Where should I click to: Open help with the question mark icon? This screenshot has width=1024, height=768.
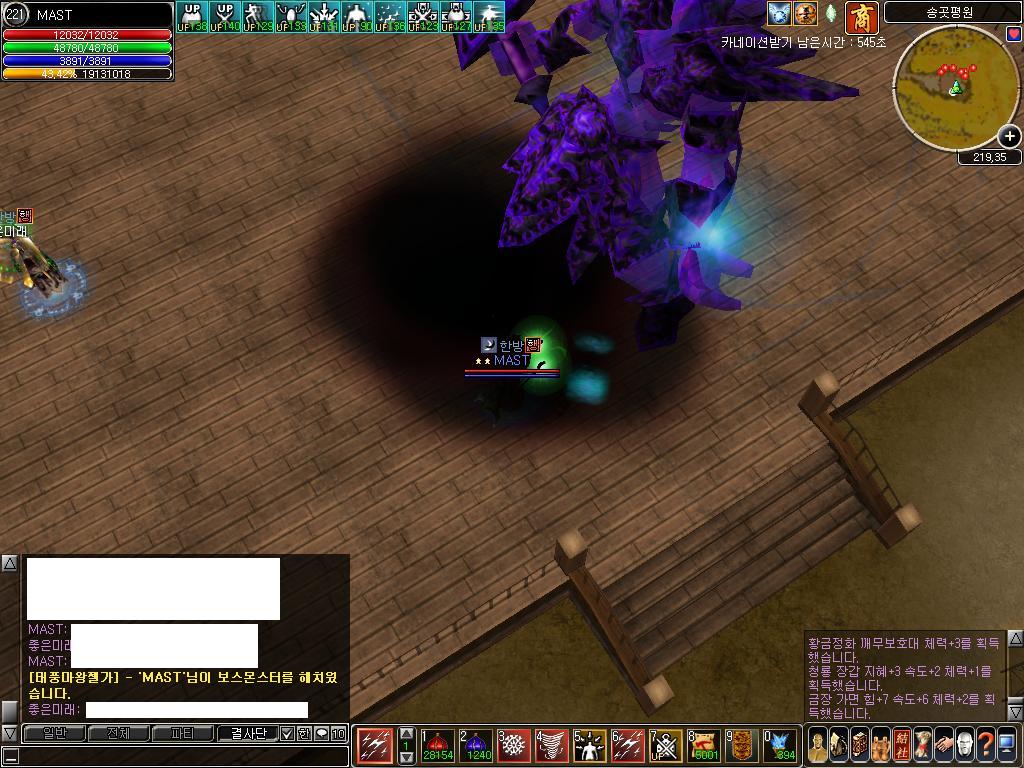pos(987,745)
